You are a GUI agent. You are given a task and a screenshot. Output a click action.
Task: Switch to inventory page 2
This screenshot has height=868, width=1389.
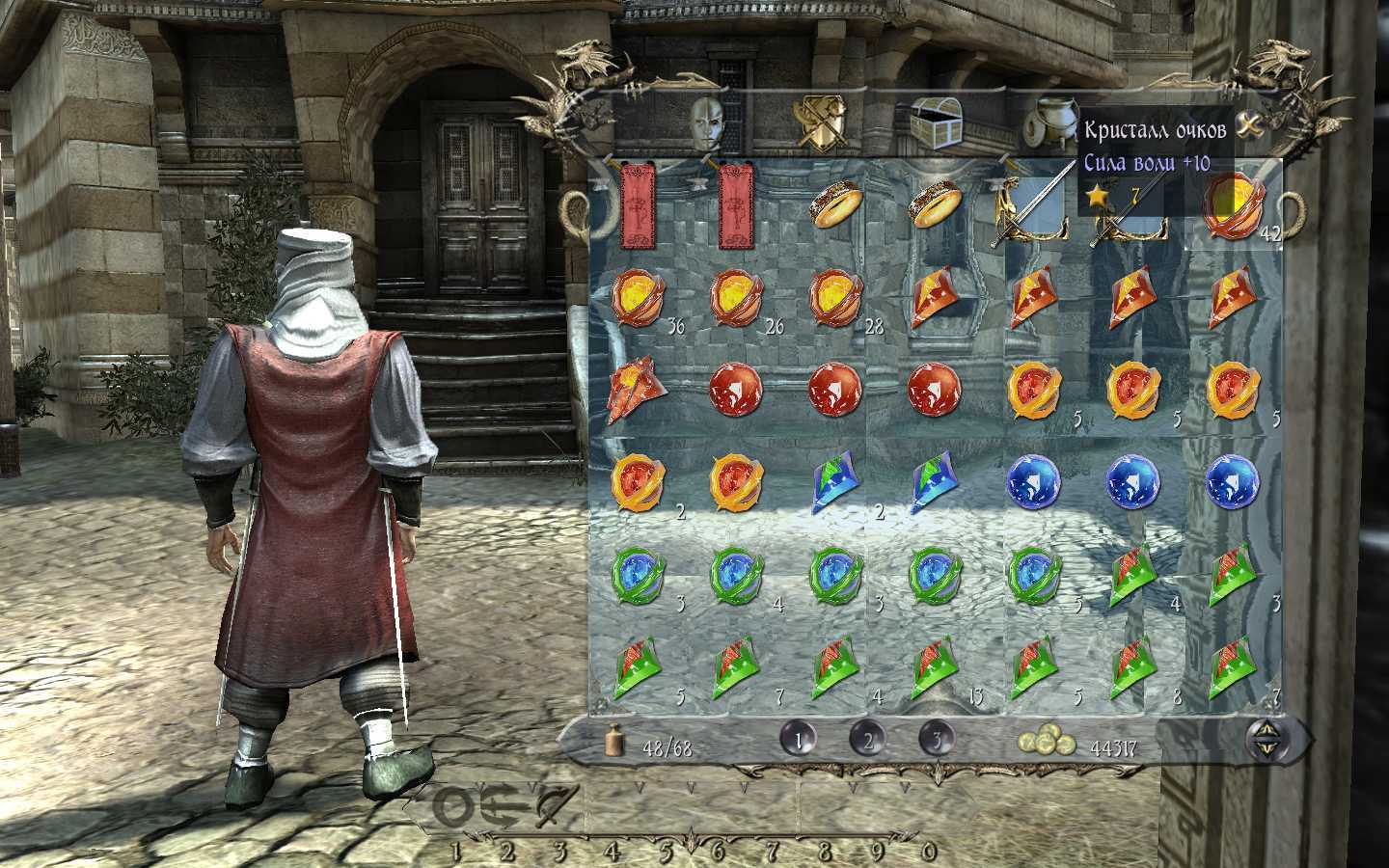pyautogui.click(x=868, y=740)
